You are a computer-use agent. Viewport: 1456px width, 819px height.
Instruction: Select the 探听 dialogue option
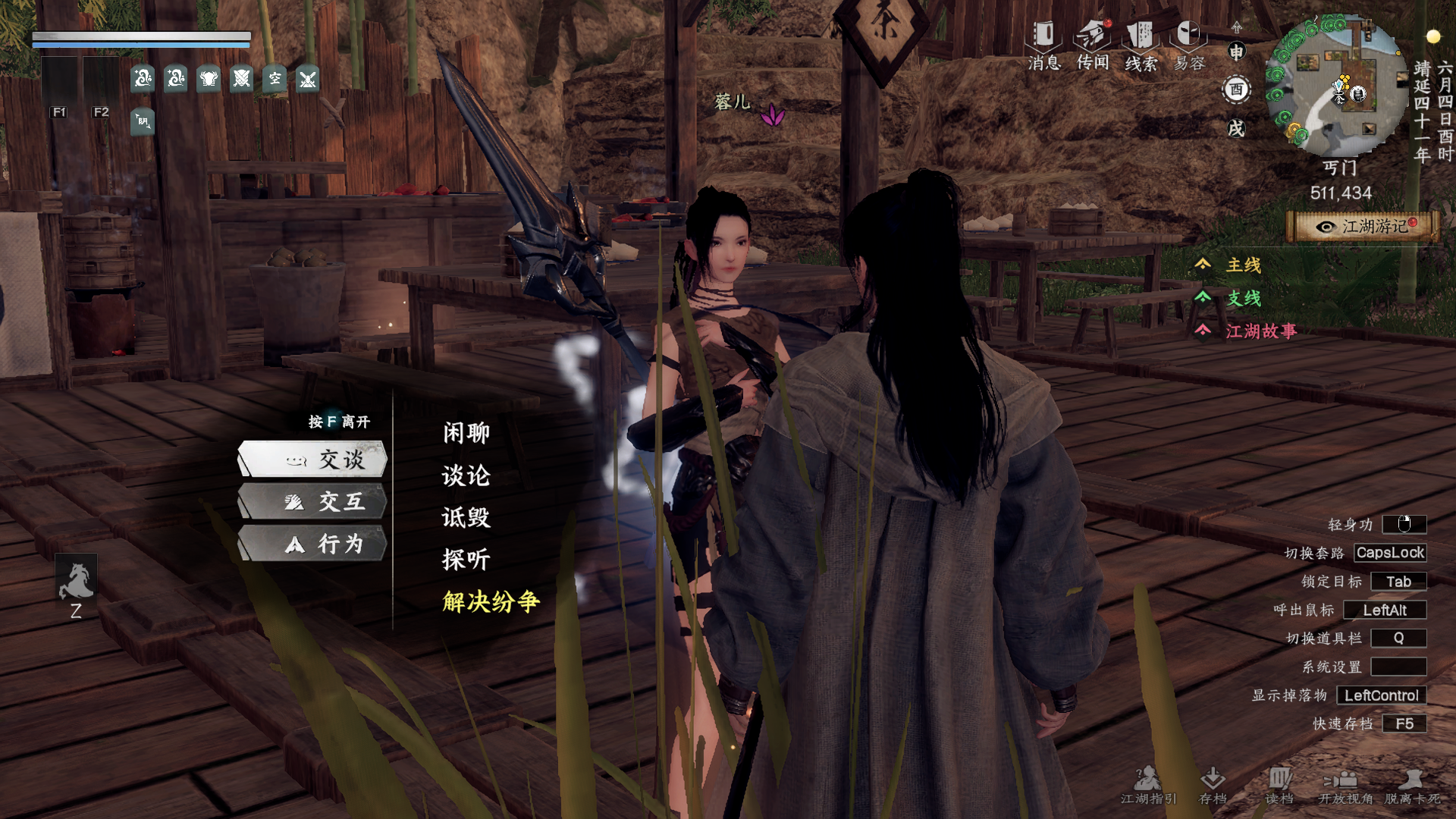click(466, 560)
